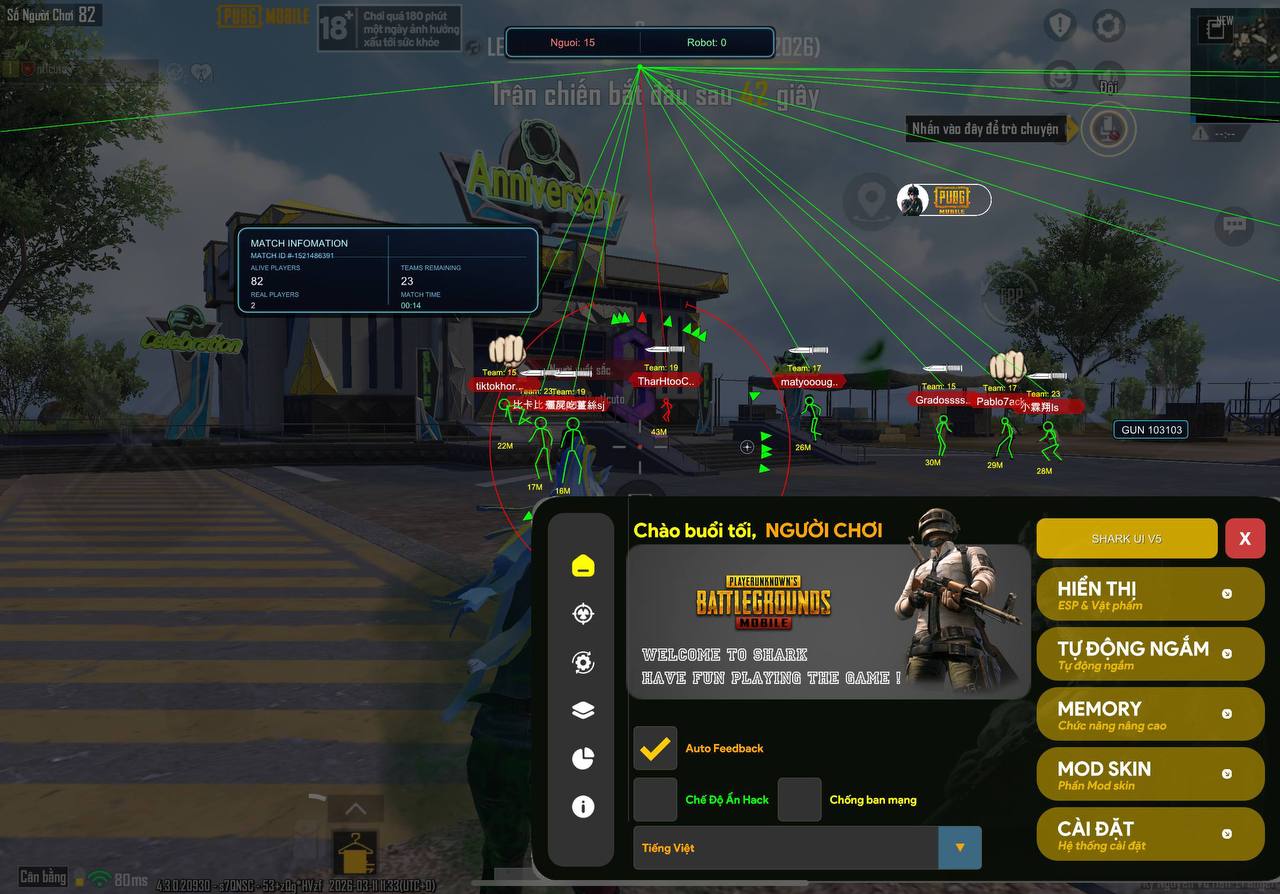
Task: Open the info tab in the sidebar
Action: (583, 807)
